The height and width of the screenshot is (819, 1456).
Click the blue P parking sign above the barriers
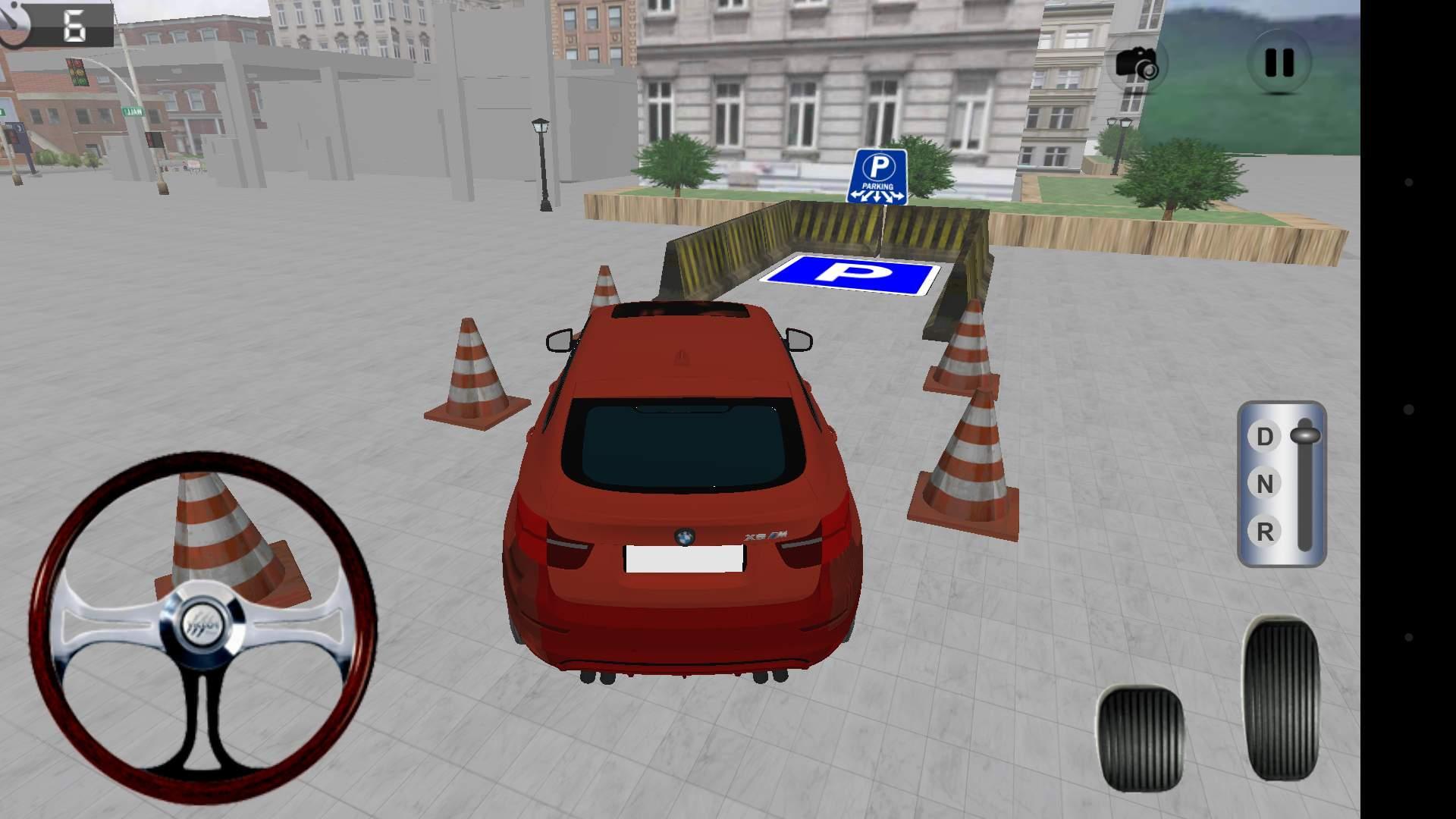click(x=880, y=173)
